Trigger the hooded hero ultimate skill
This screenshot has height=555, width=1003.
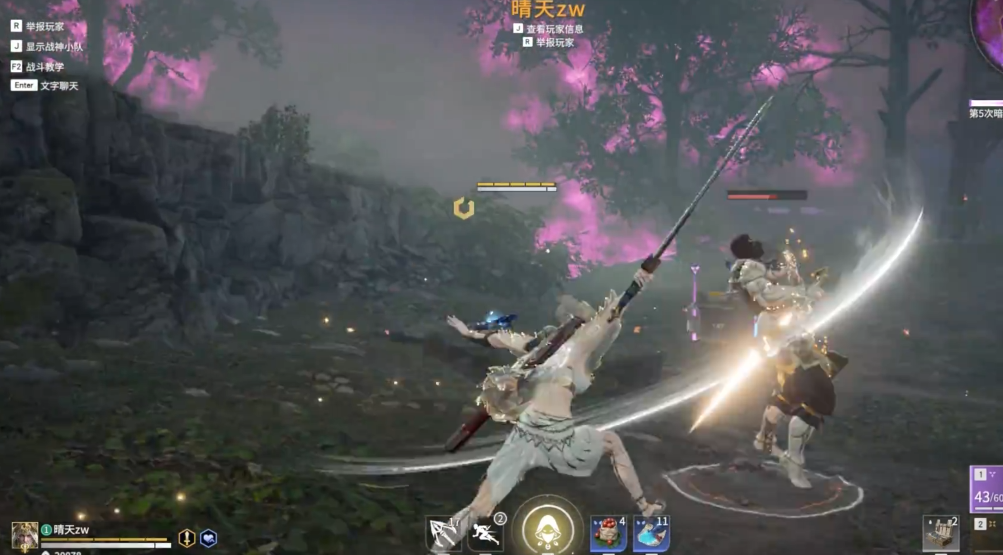point(547,527)
